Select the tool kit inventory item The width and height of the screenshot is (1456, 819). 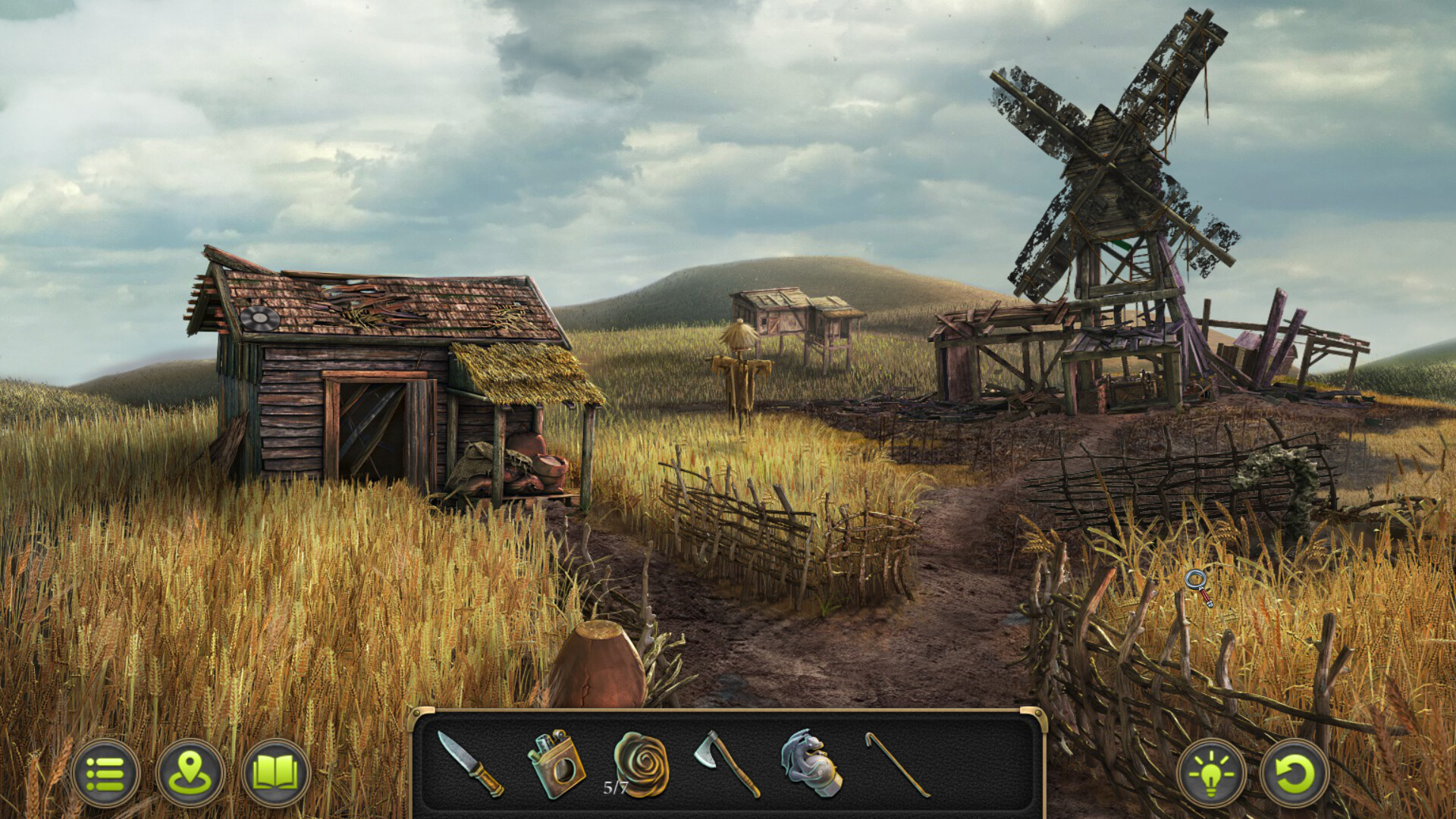556,764
